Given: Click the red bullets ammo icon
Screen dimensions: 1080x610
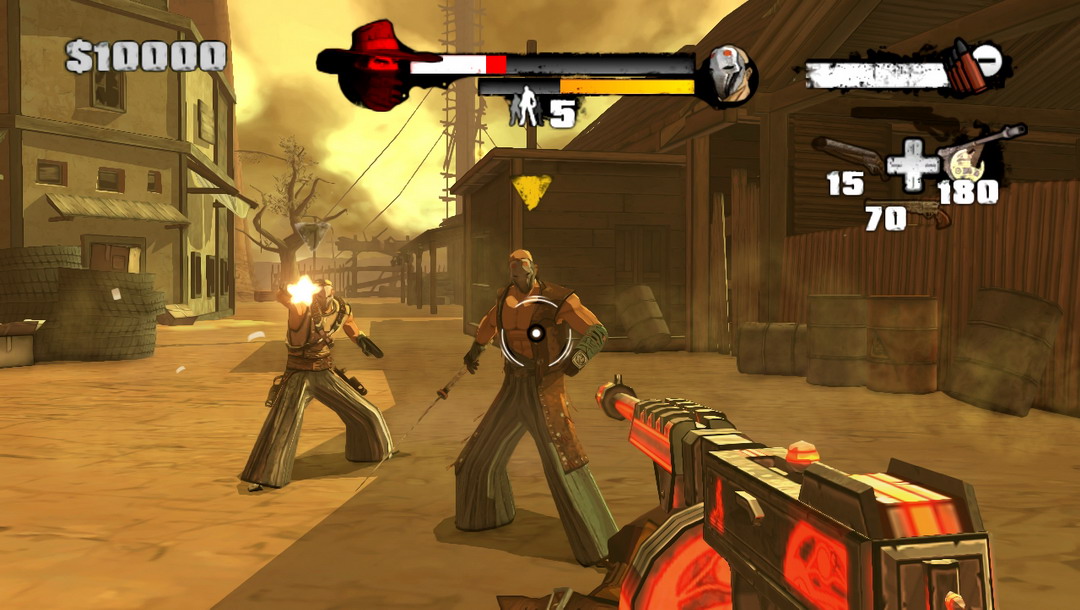Looking at the screenshot, I should pyautogui.click(x=964, y=70).
